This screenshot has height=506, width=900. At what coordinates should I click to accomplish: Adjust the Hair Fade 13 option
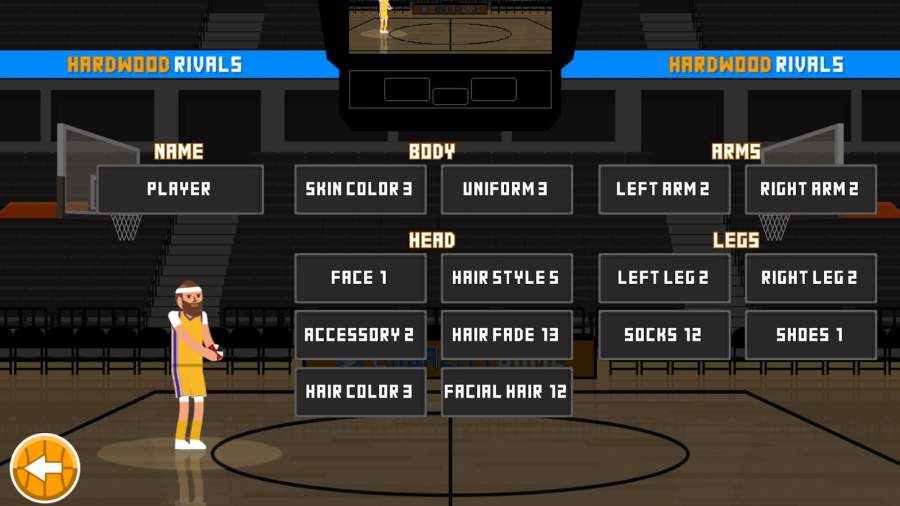coord(507,335)
